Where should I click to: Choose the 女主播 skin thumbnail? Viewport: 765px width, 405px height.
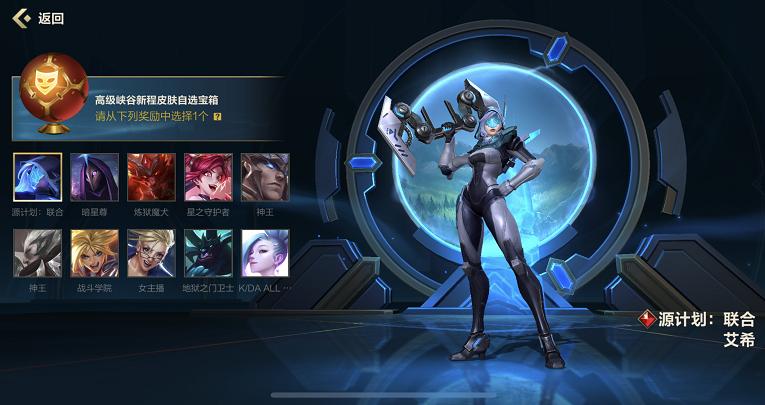click(152, 254)
